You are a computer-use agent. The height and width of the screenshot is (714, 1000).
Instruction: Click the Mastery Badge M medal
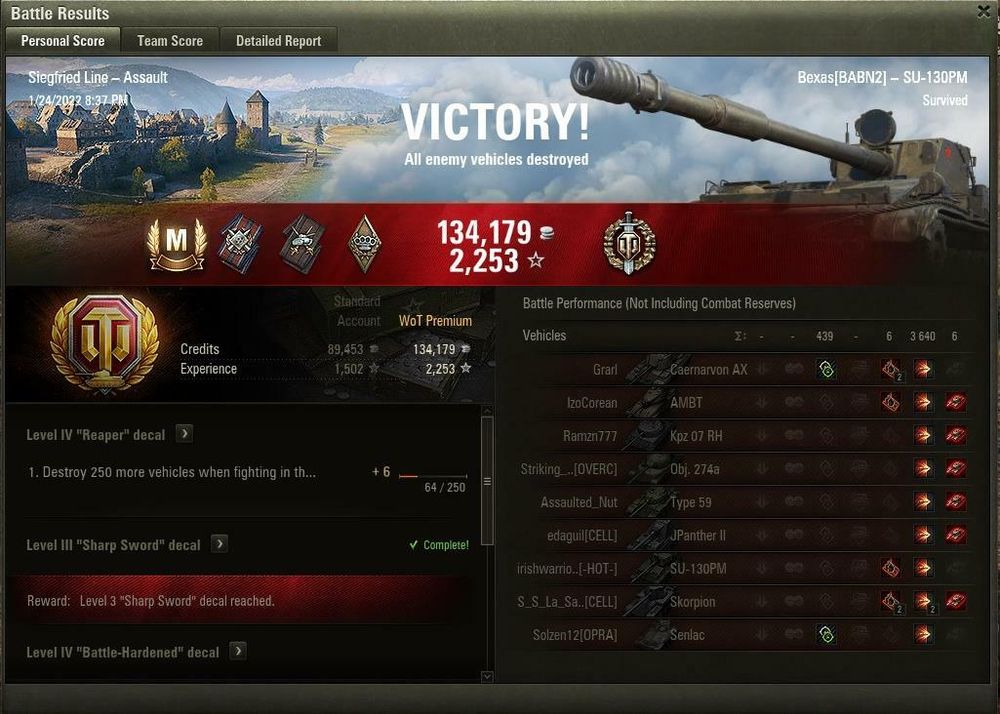(177, 244)
